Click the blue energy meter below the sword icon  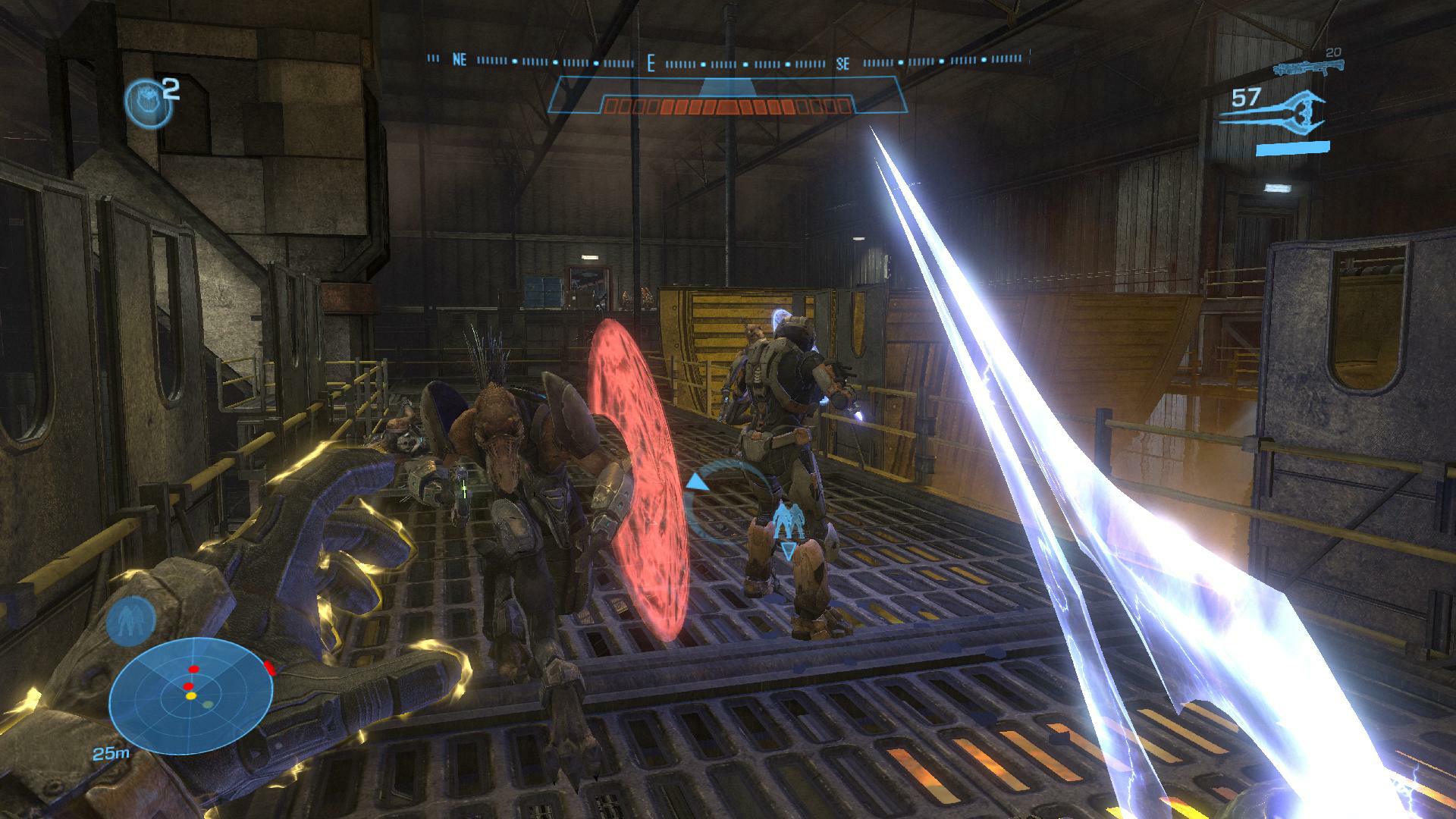coord(1293,147)
